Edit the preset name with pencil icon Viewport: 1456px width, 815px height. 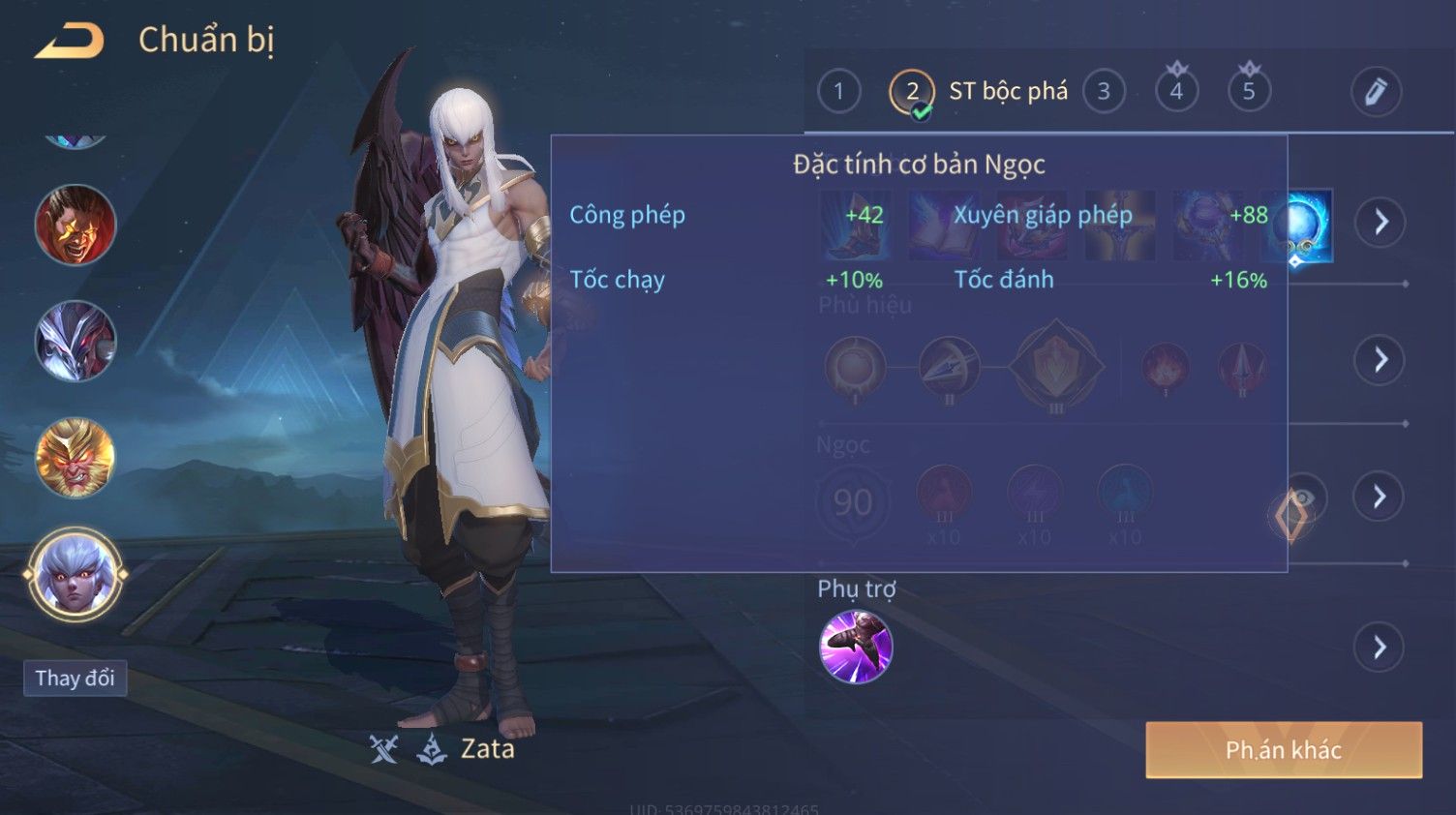pyautogui.click(x=1376, y=92)
